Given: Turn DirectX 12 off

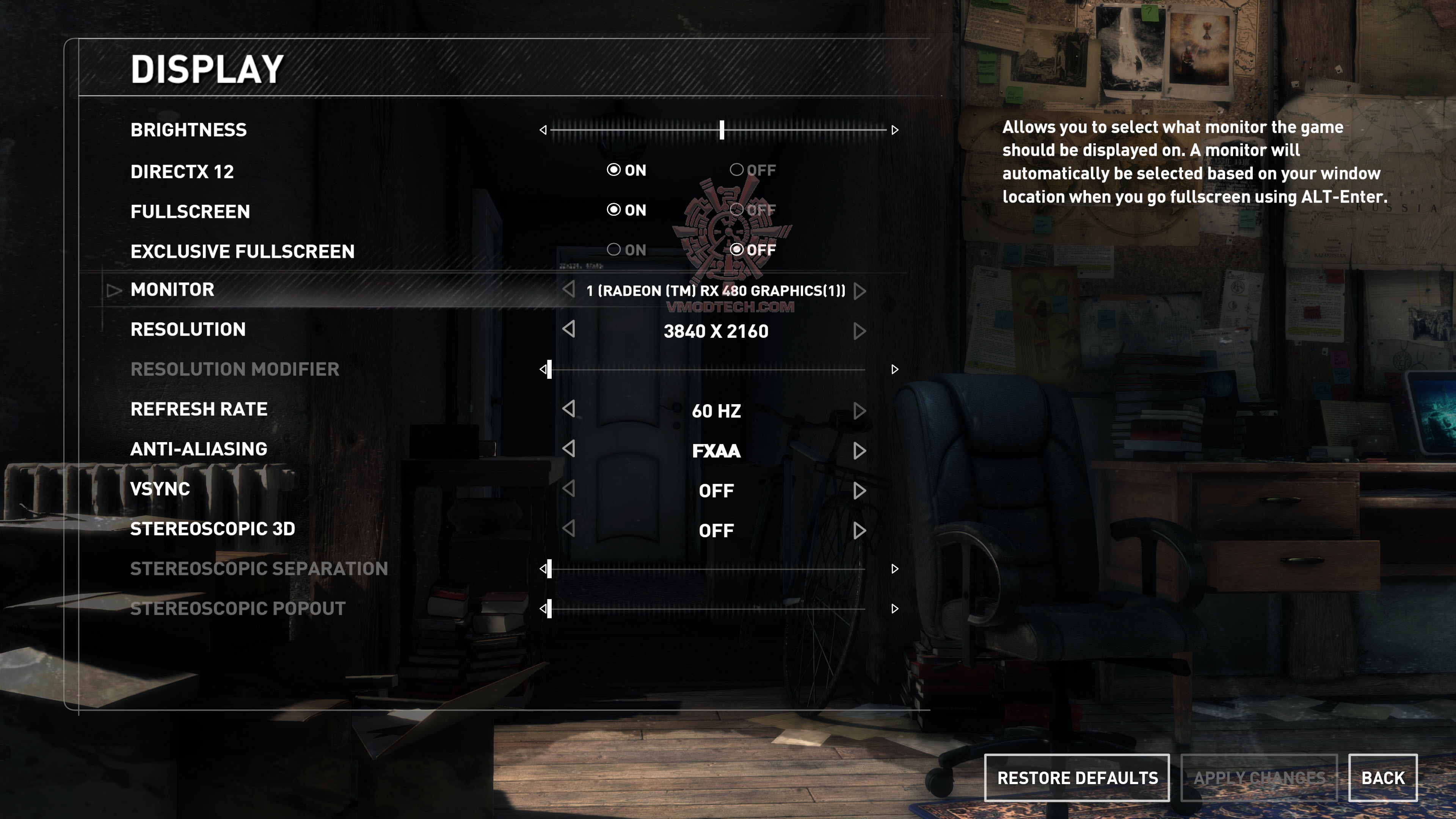Looking at the screenshot, I should [736, 169].
